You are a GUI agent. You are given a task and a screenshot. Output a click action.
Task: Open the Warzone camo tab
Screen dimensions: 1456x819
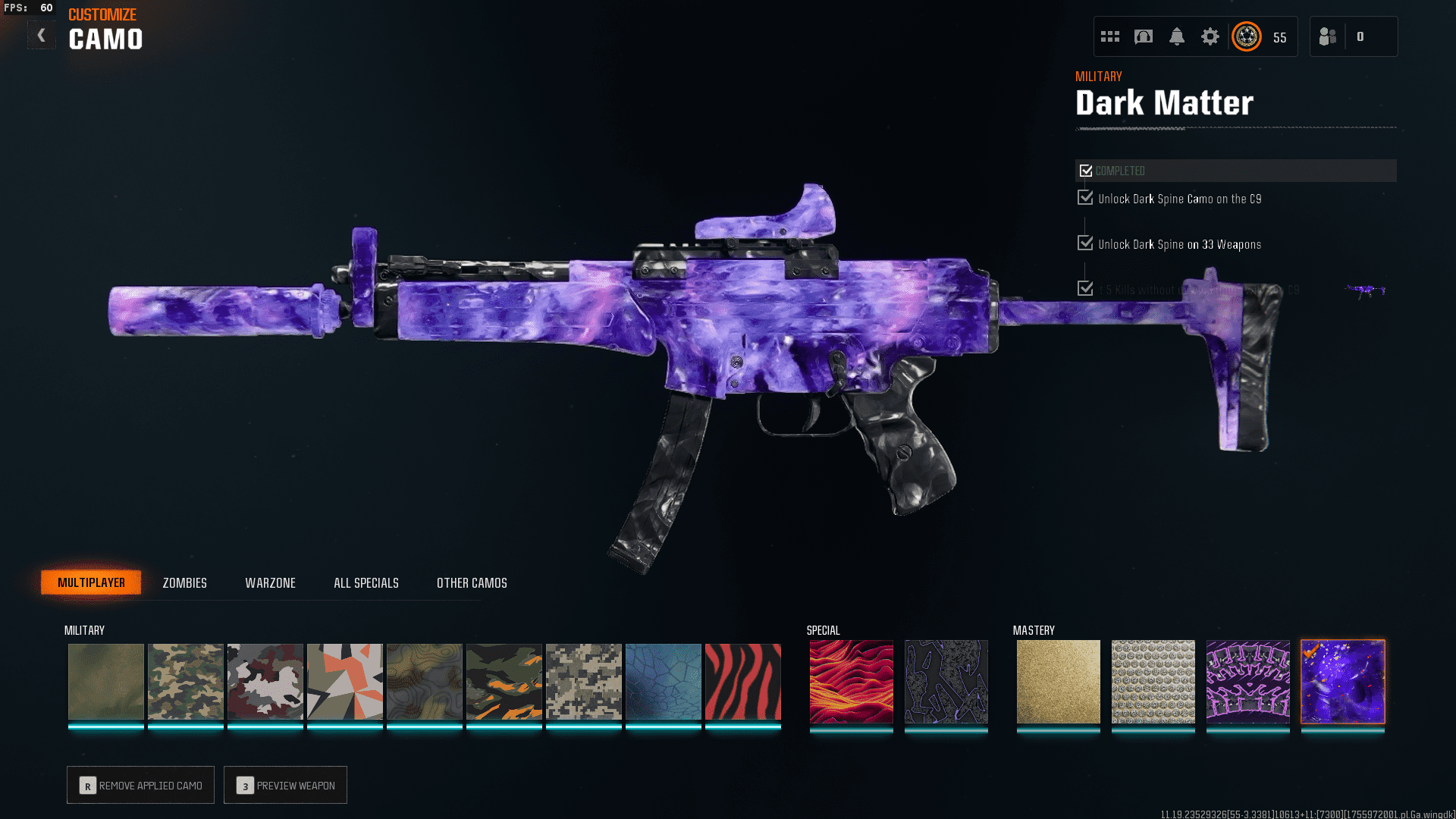coord(270,582)
